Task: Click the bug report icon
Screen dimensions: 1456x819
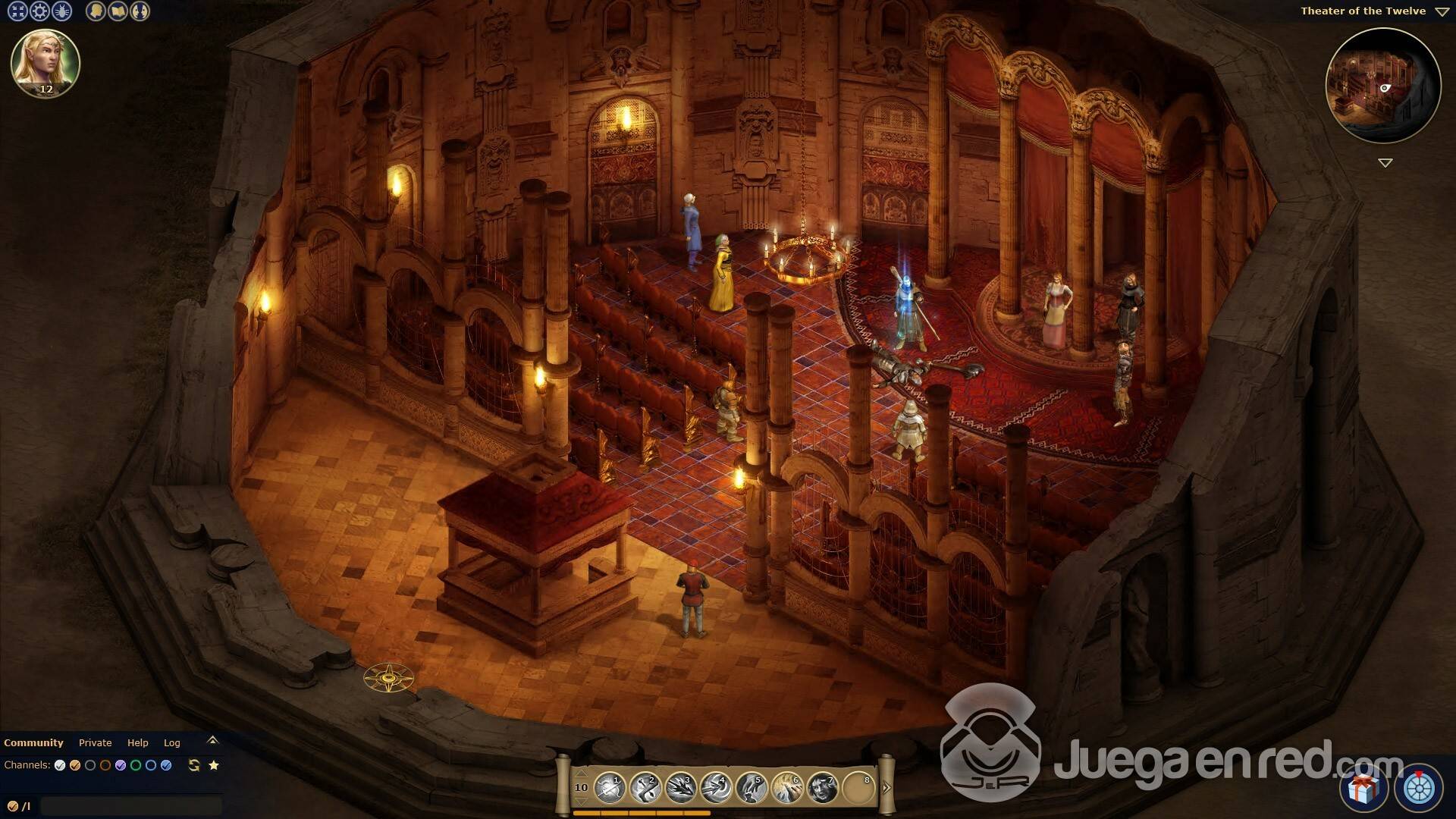Action: tap(61, 11)
